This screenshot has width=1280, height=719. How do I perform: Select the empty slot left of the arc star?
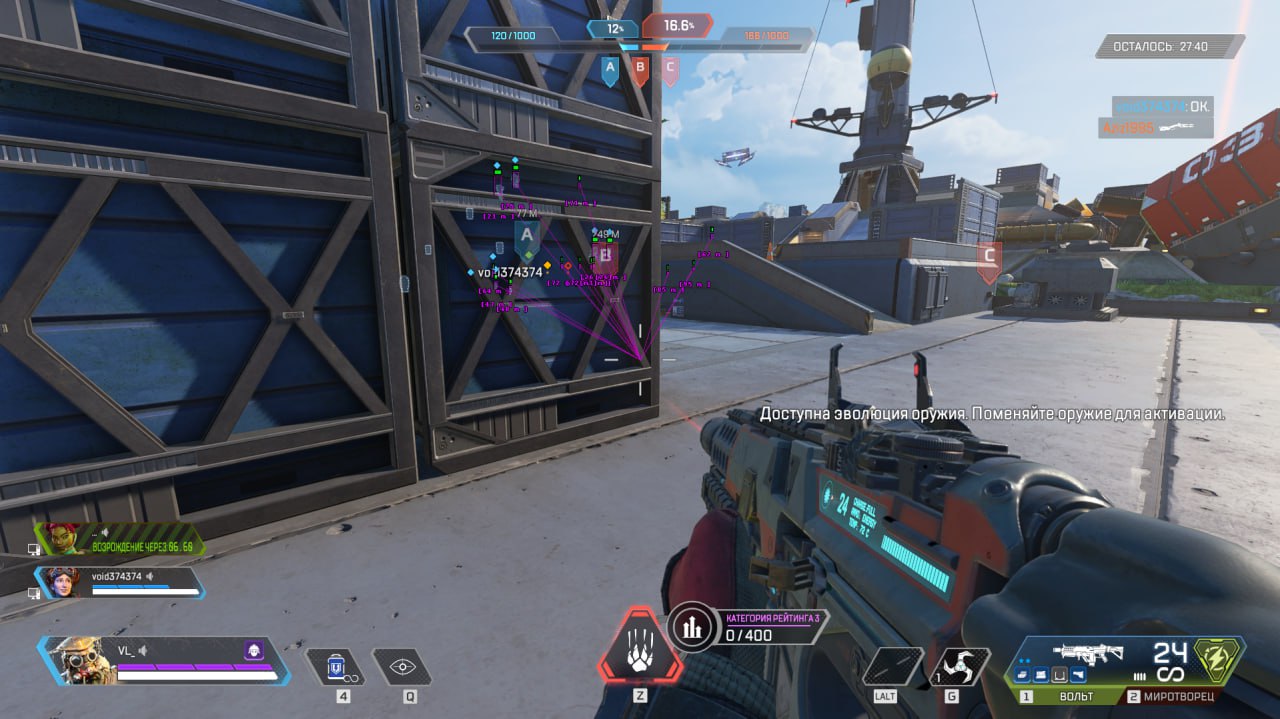click(893, 665)
